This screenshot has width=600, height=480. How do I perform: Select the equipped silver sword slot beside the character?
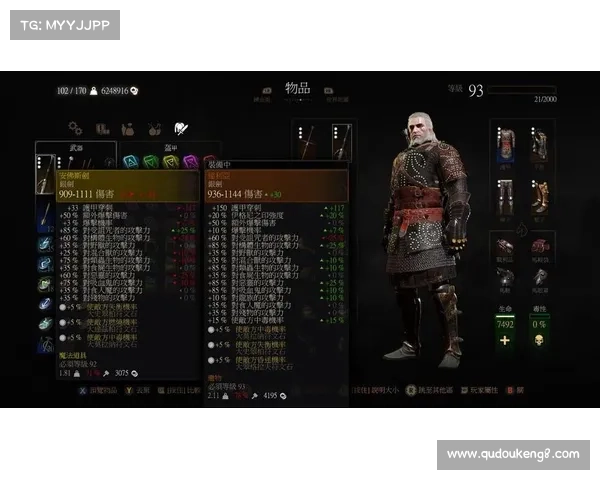(339, 143)
